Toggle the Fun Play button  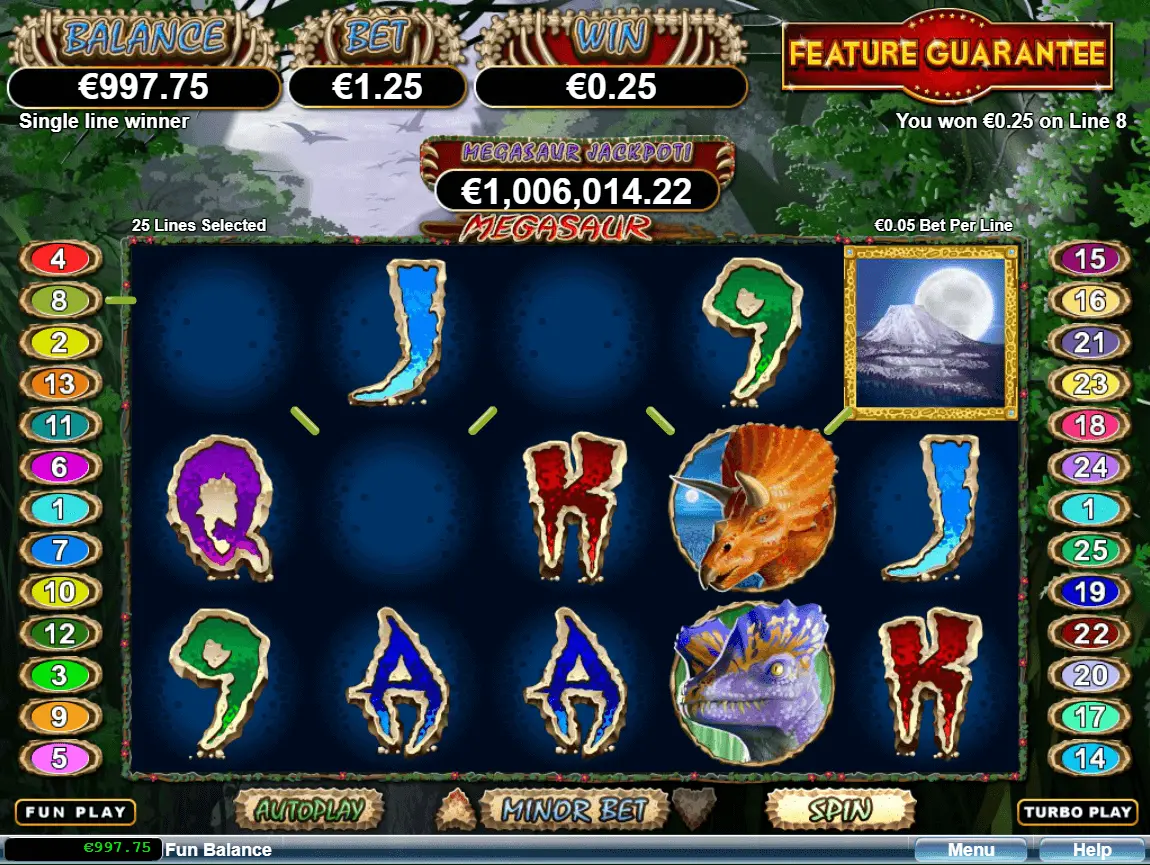[75, 812]
